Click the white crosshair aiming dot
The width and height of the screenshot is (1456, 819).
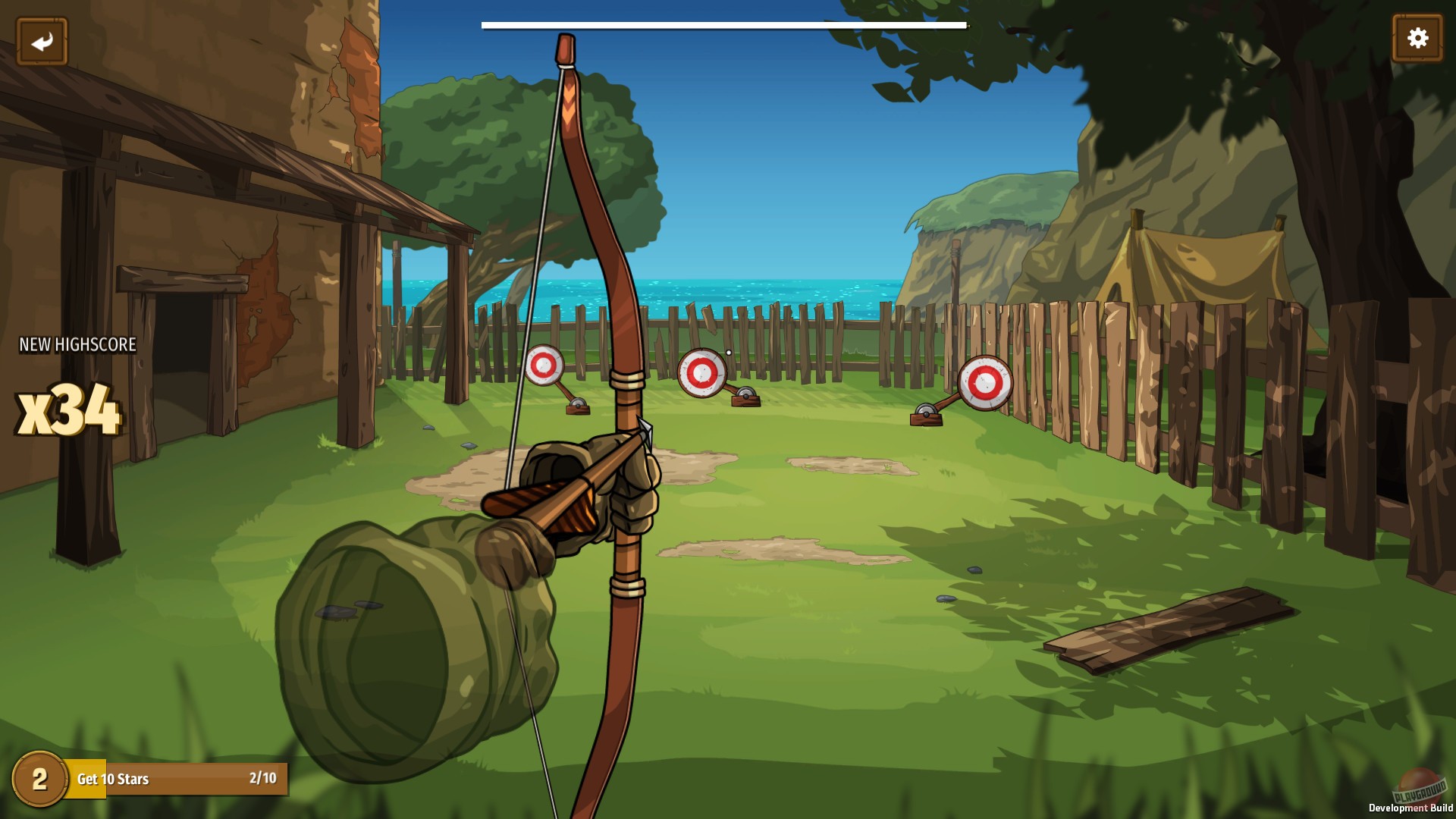730,352
